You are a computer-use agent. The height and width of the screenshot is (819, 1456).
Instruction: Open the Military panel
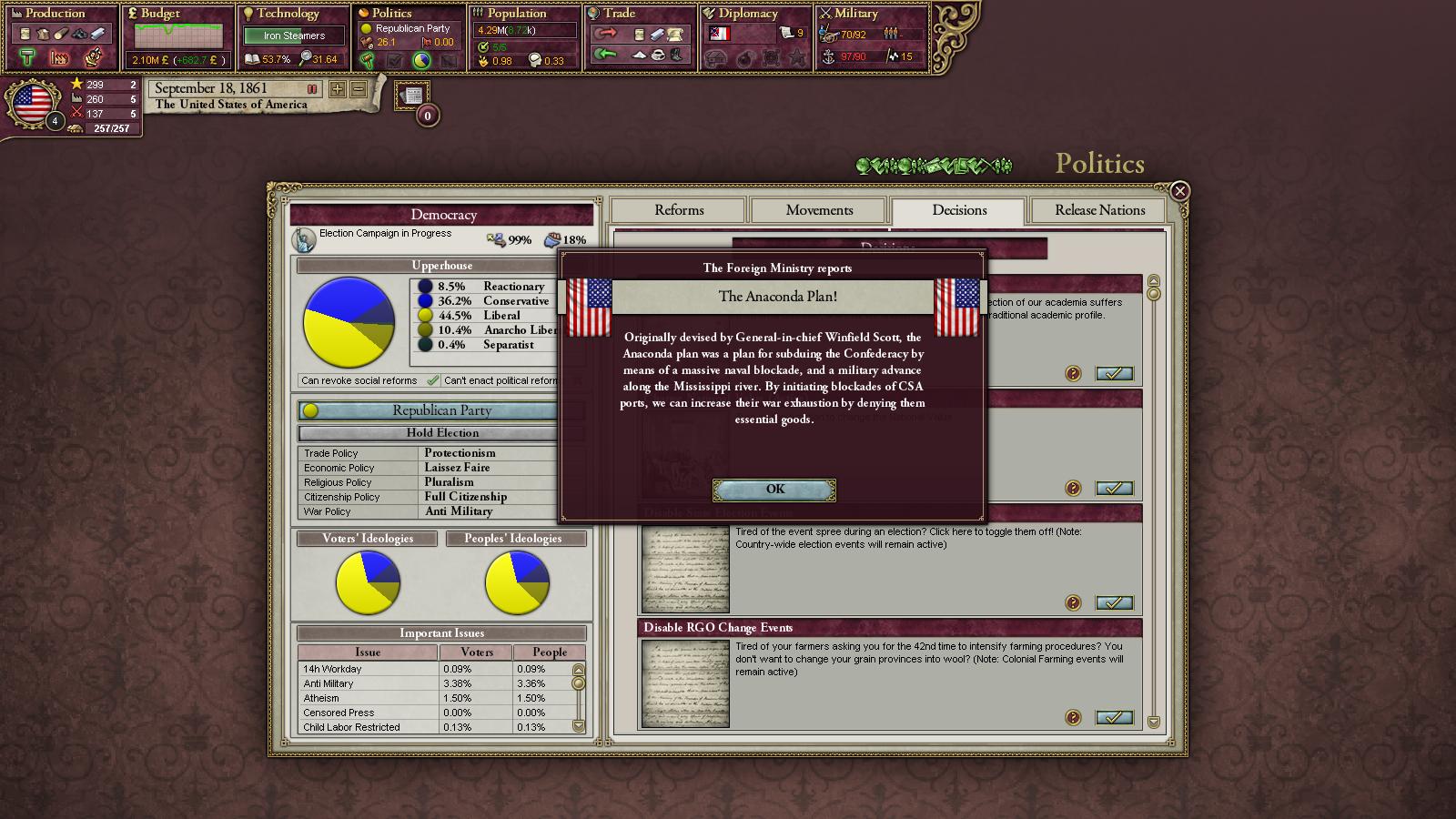[856, 14]
